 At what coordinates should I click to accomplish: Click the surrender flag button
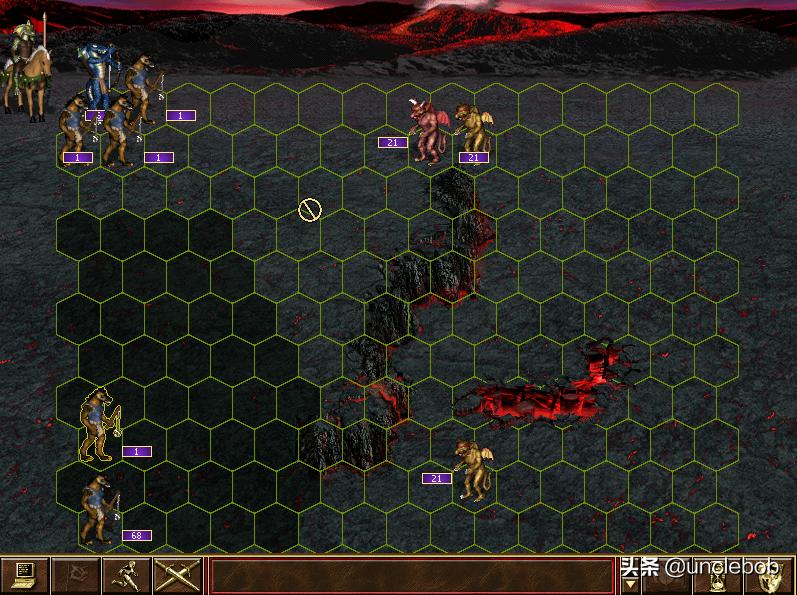[x=75, y=575]
